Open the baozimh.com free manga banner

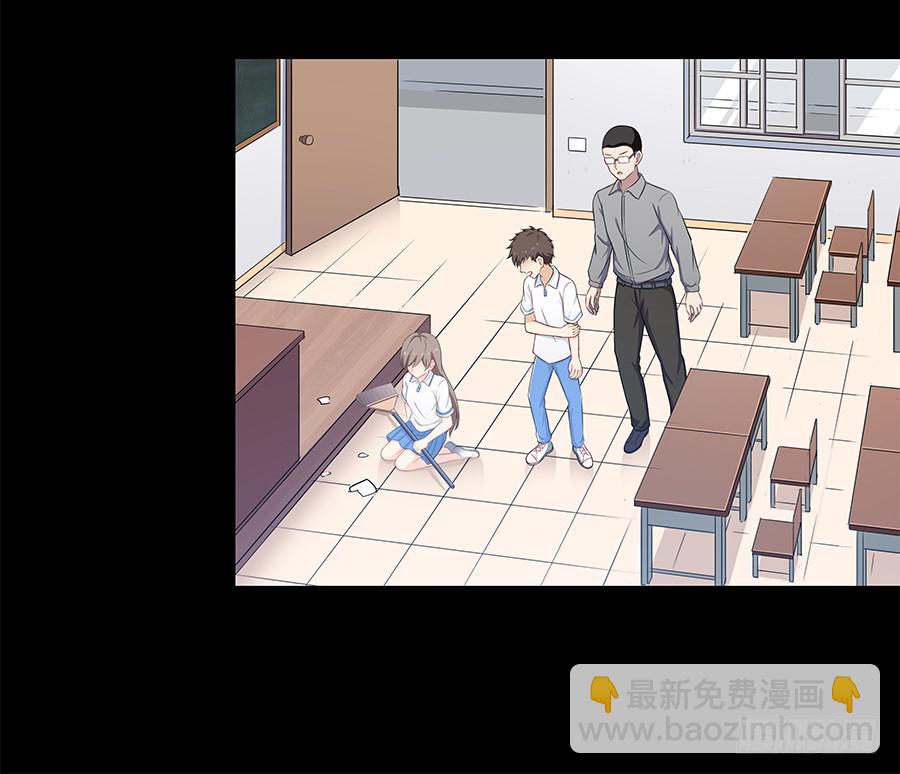[x=725, y=709]
